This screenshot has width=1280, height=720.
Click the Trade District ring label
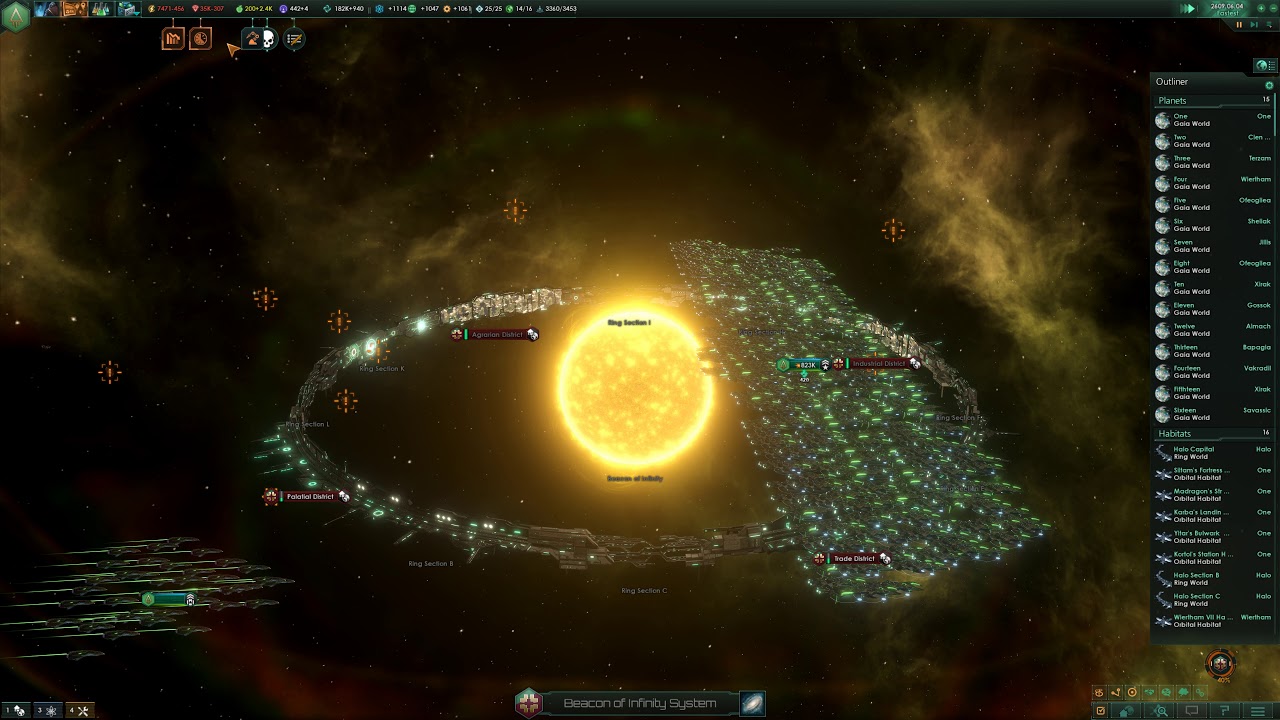(x=854, y=559)
